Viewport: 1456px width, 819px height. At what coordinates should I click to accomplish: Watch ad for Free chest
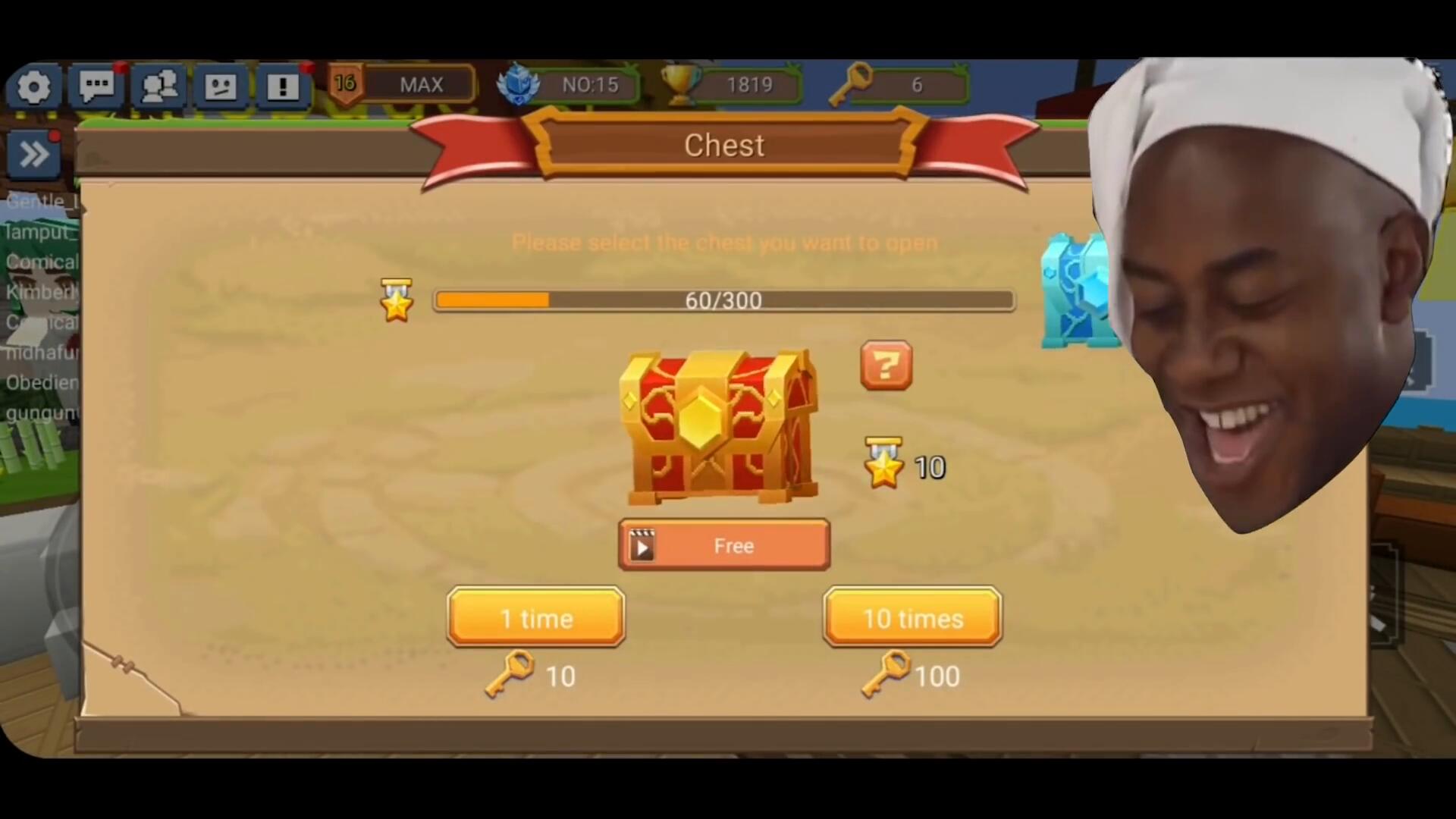[724, 545]
